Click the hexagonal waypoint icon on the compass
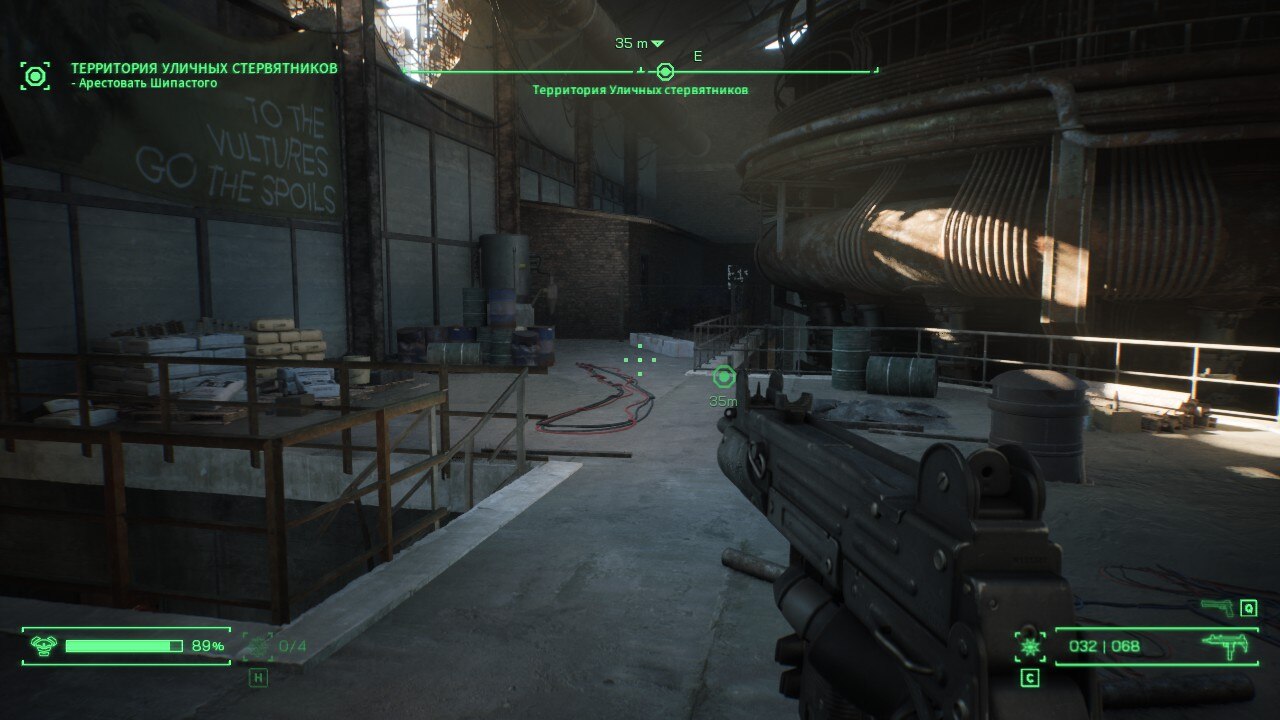 (666, 70)
